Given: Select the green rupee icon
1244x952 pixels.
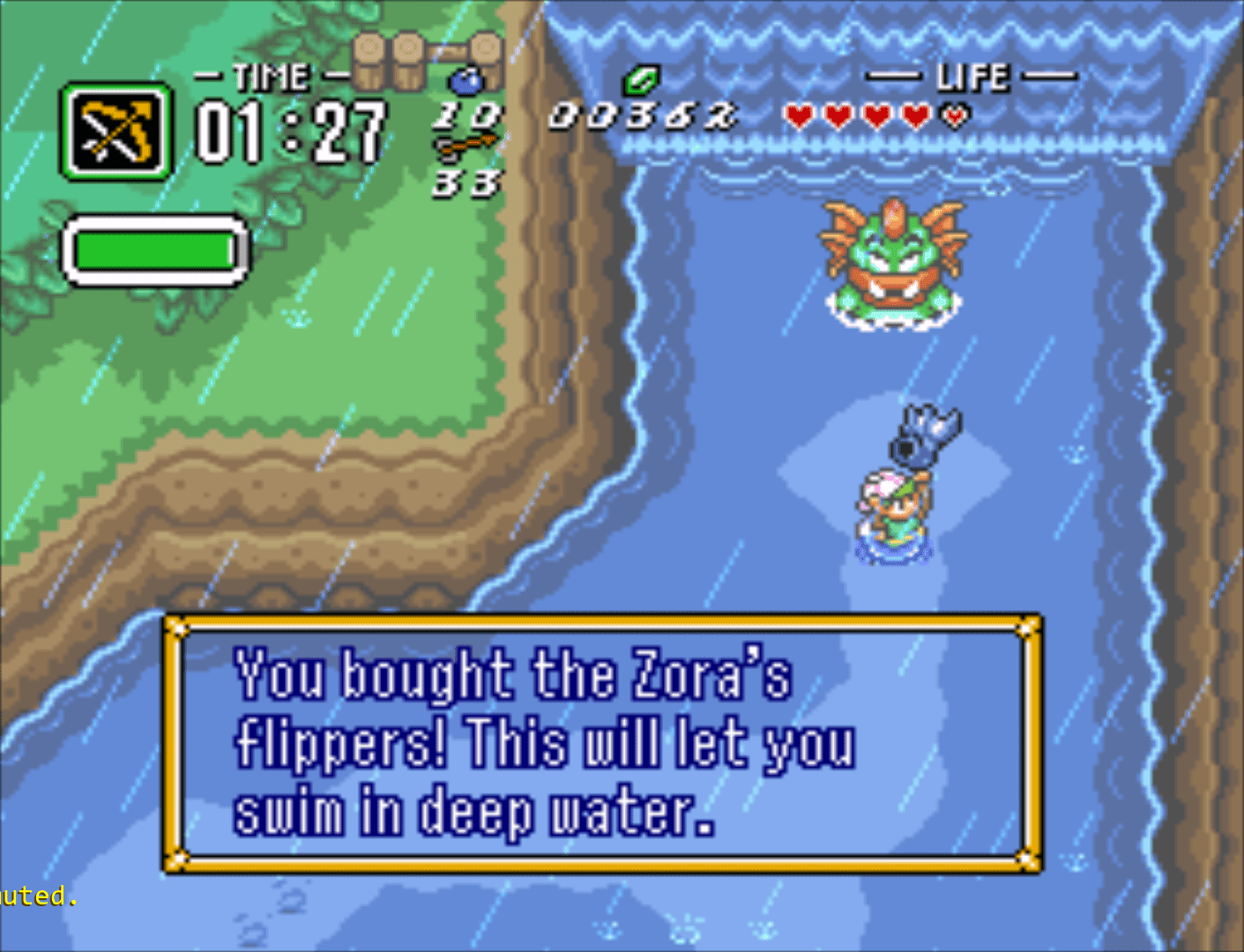Looking at the screenshot, I should [x=641, y=81].
